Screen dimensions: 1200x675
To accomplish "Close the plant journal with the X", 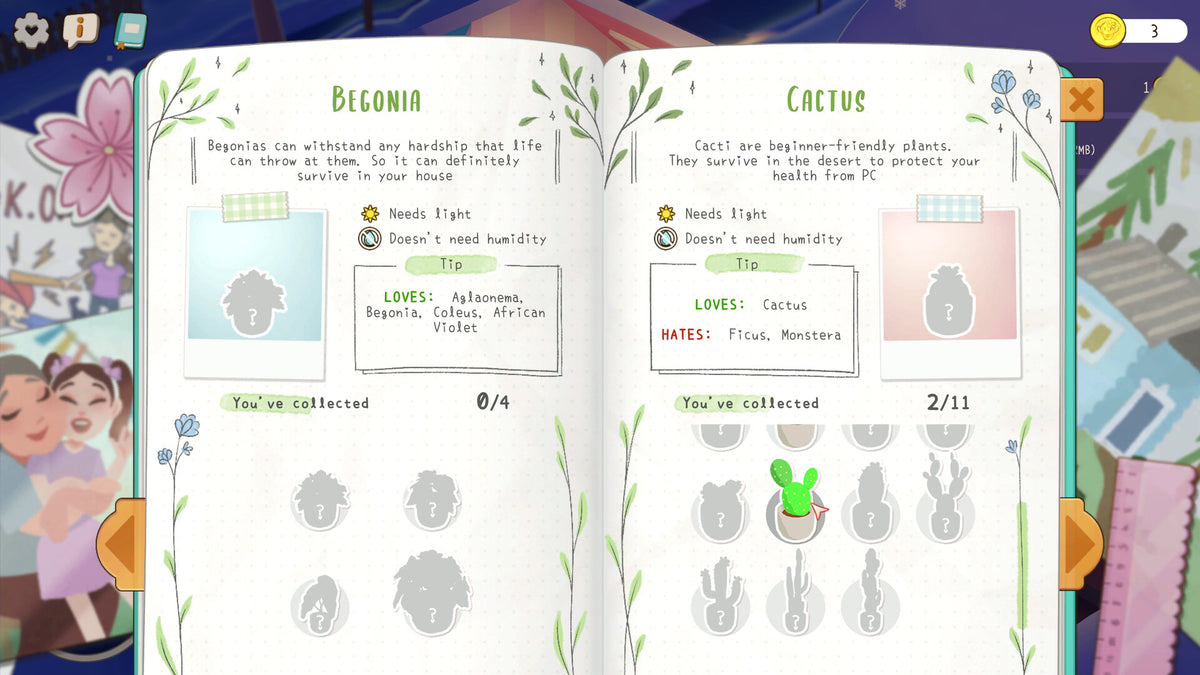I will [1081, 100].
